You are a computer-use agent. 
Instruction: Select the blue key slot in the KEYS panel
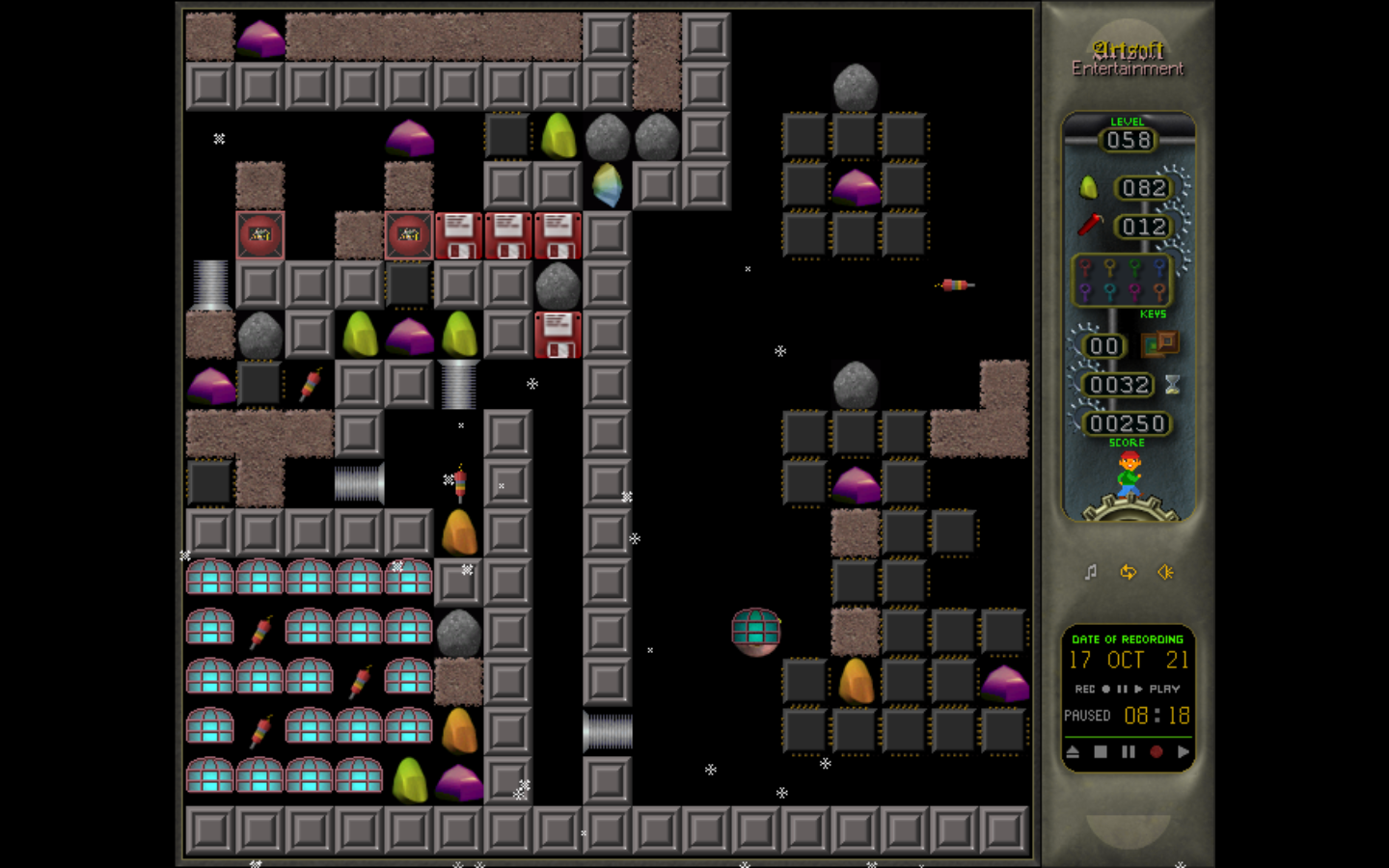(1158, 268)
